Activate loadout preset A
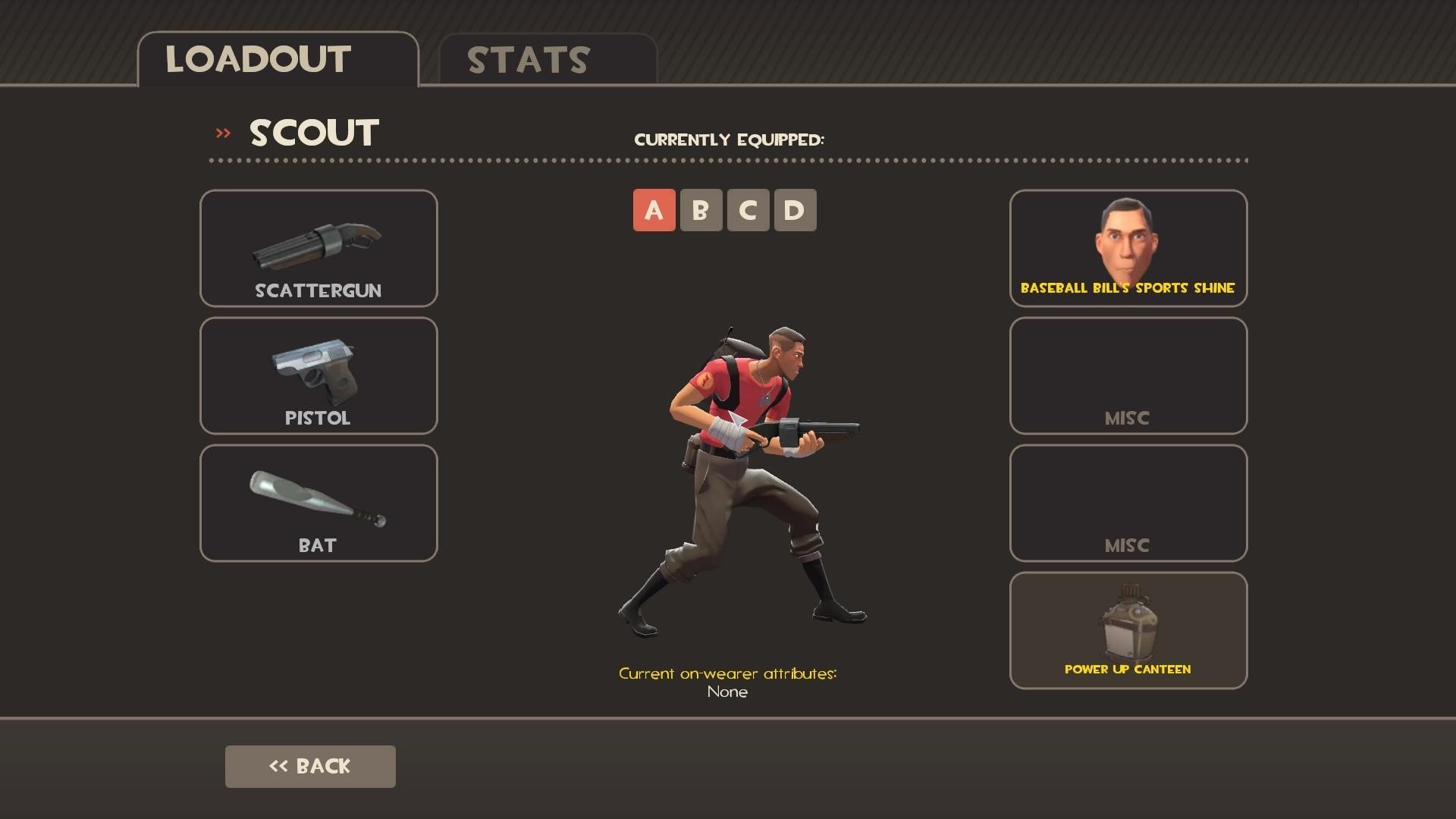This screenshot has height=819, width=1456. (x=654, y=210)
